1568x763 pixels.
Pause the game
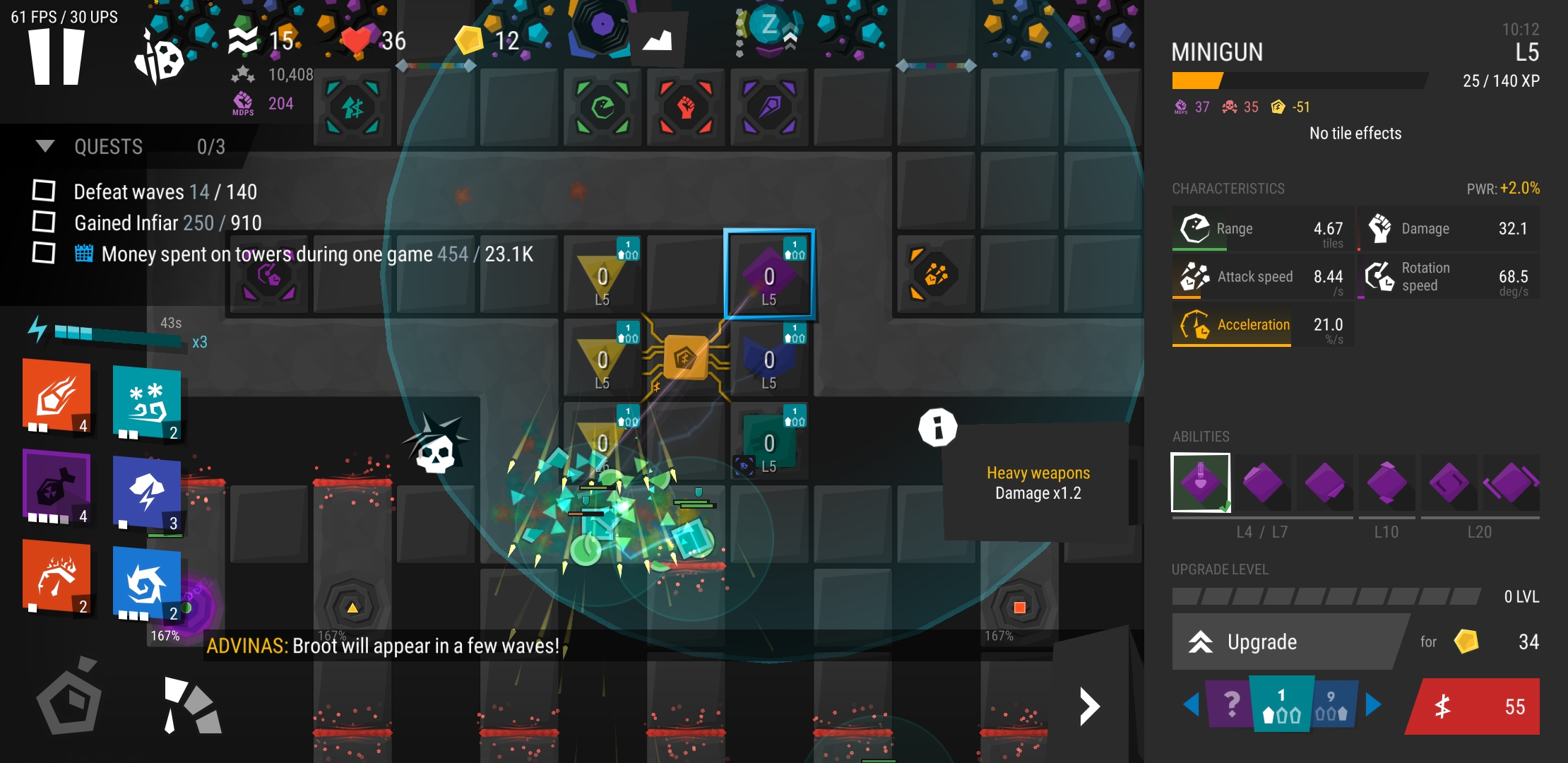click(57, 58)
